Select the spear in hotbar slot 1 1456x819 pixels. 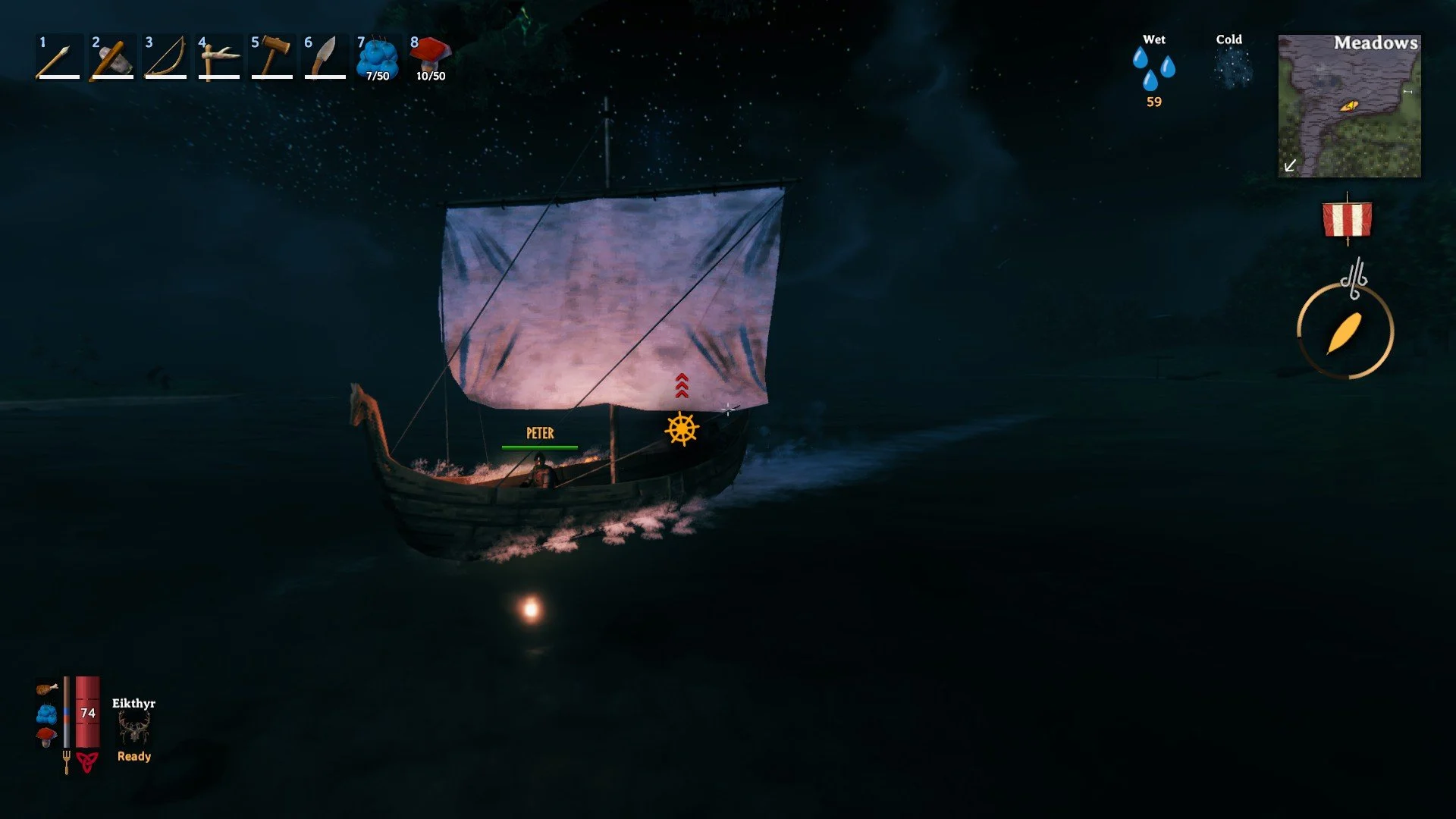tap(58, 58)
